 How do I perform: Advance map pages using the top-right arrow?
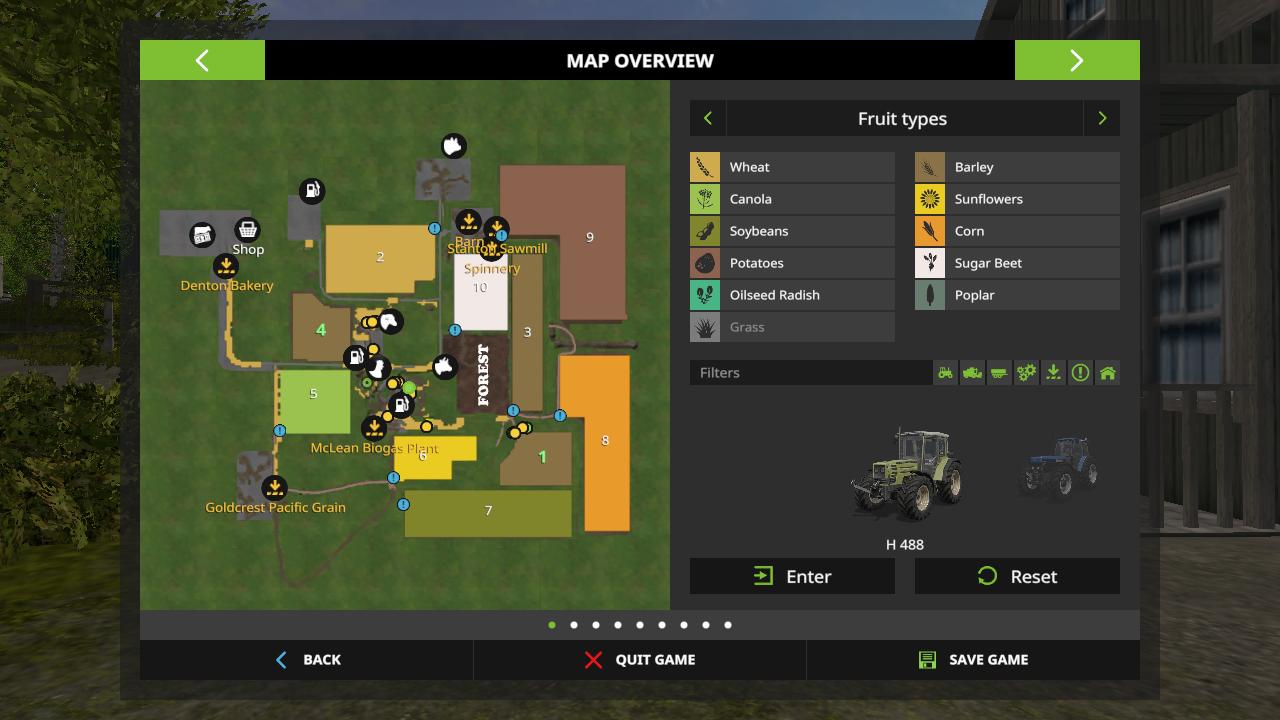pyautogui.click(x=1077, y=60)
